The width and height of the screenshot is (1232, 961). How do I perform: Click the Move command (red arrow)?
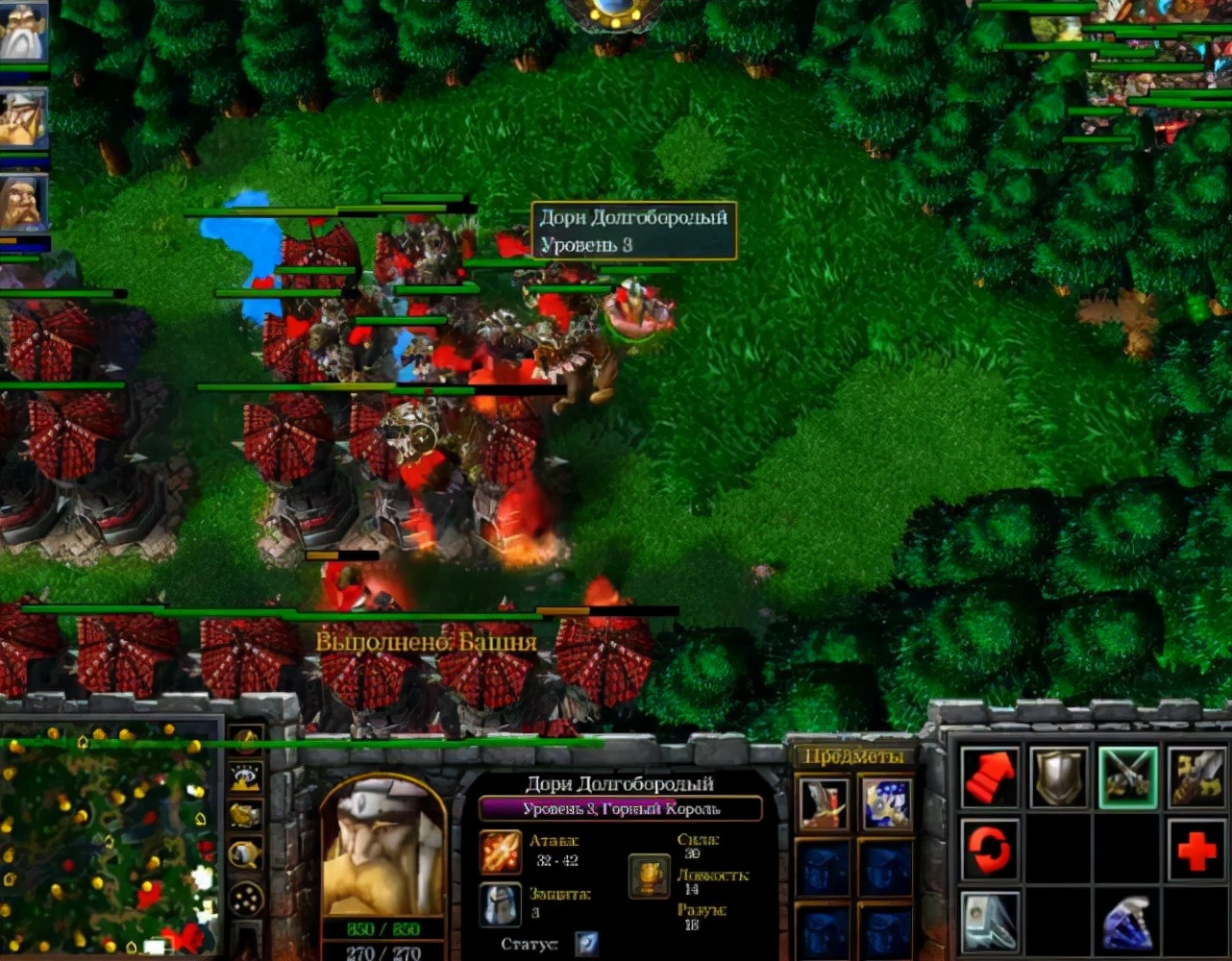(x=989, y=777)
